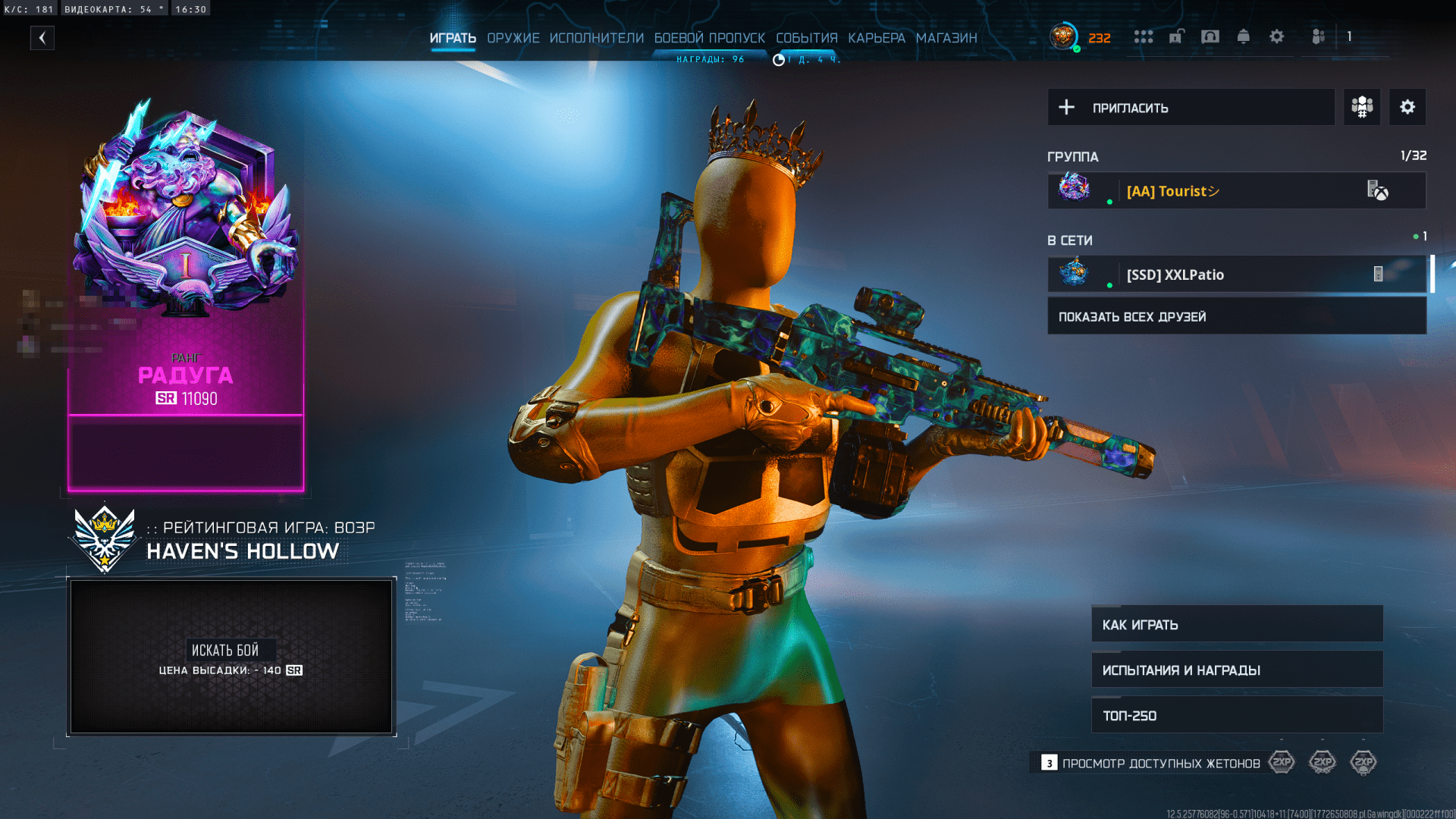The height and width of the screenshot is (819, 1456).
Task: Open the voice chat headset icon
Action: [x=1210, y=36]
